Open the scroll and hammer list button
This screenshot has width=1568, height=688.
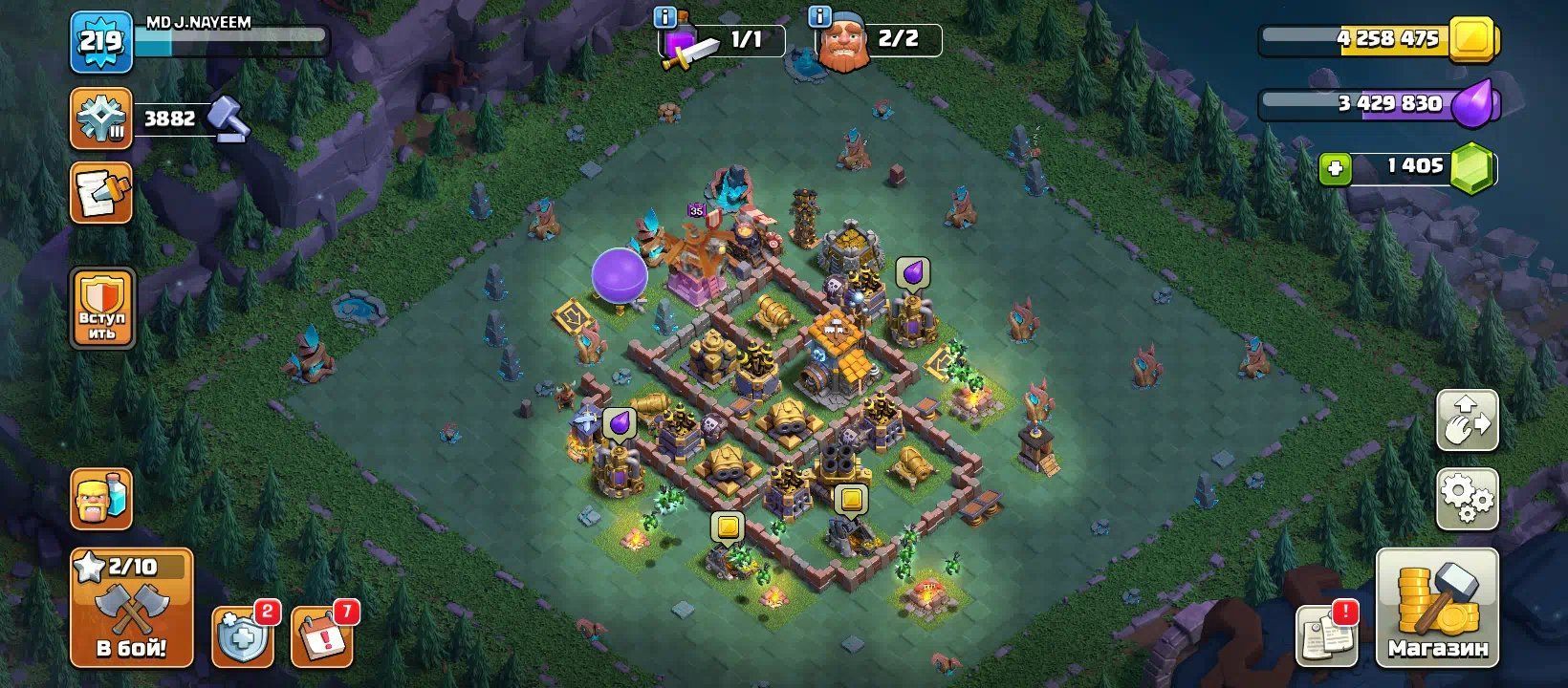(100, 193)
